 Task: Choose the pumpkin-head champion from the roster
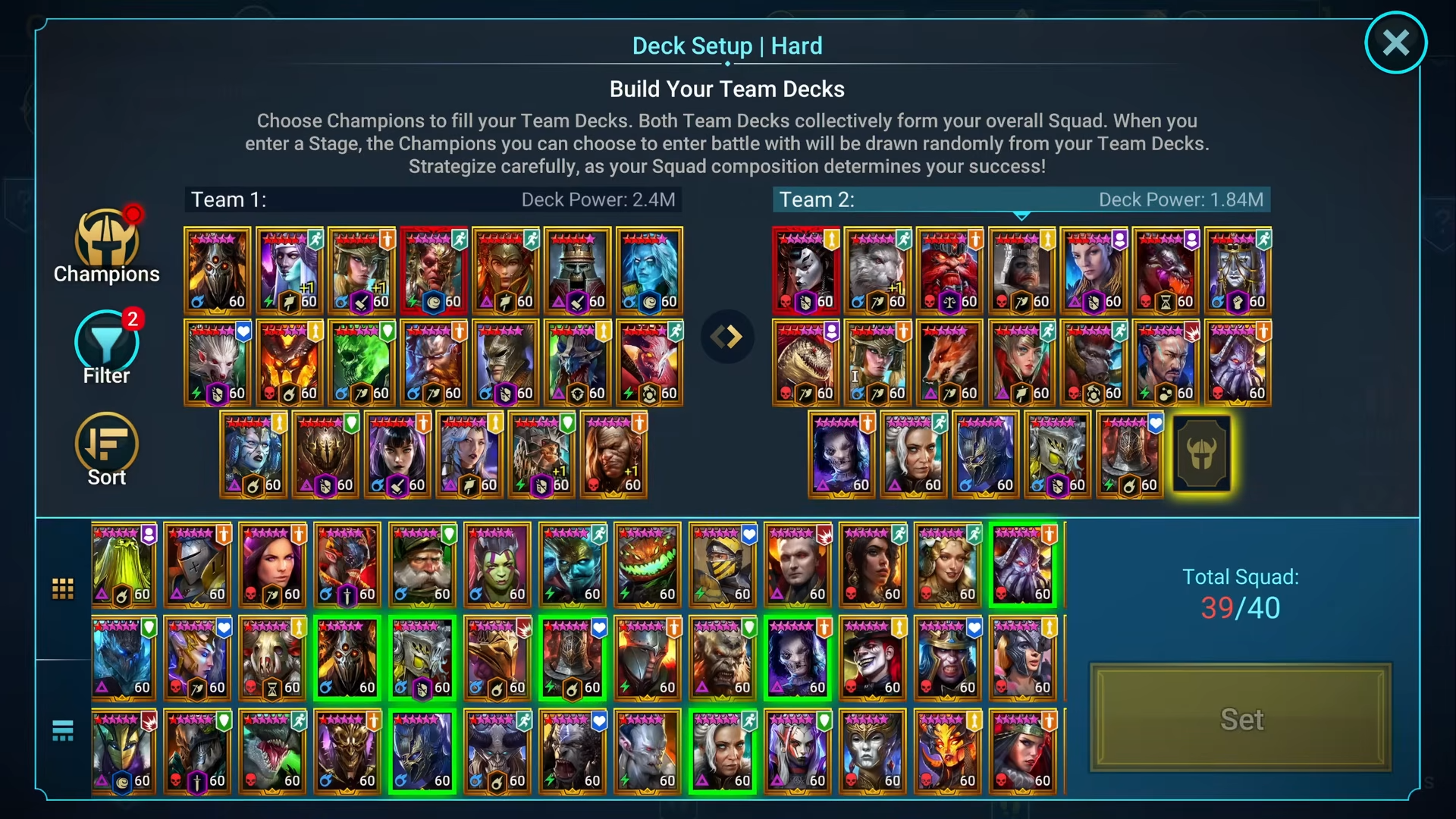click(x=648, y=565)
